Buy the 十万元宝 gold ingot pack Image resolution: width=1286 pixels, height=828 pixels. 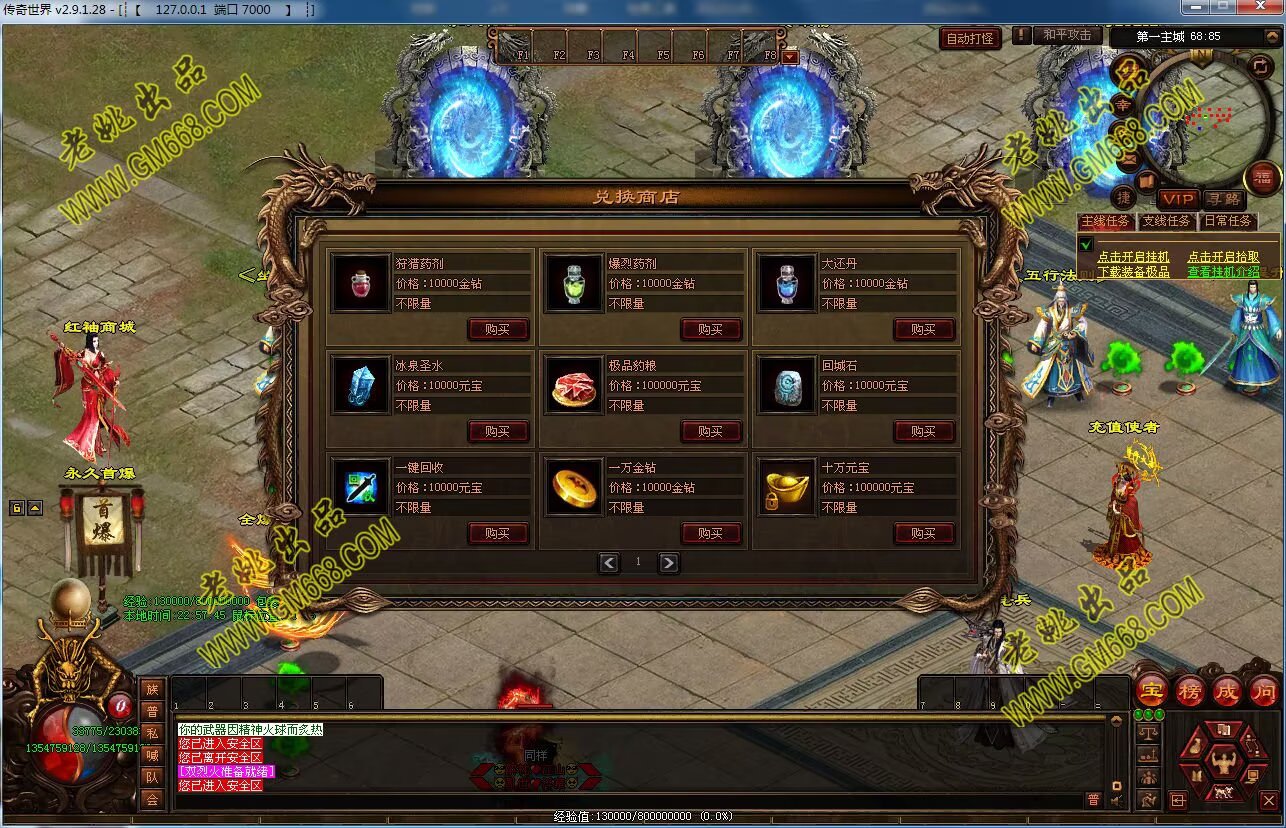[923, 534]
